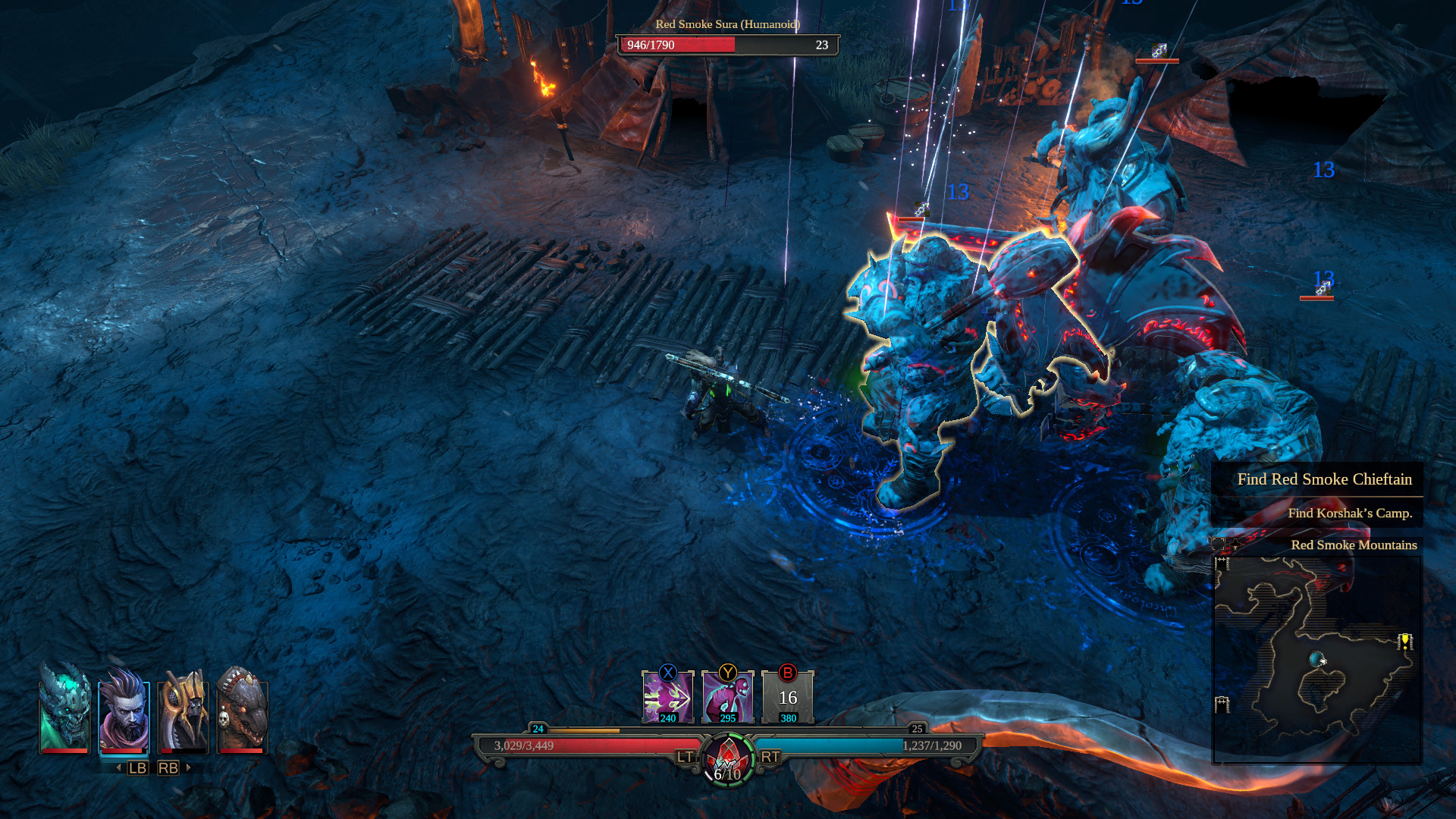
Task: Select the Red Smoke Mountains location label
Action: tap(1354, 544)
